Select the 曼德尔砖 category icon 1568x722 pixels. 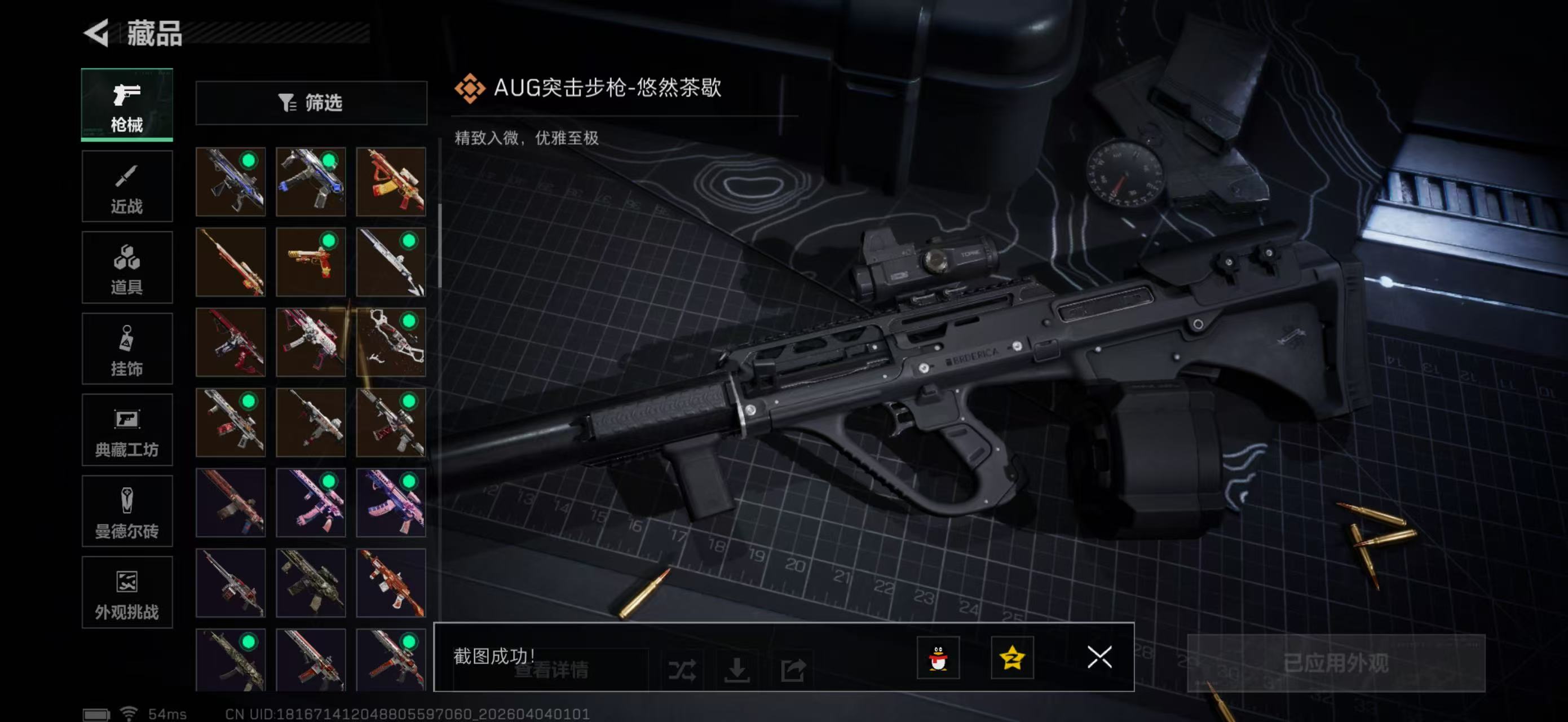[127, 512]
